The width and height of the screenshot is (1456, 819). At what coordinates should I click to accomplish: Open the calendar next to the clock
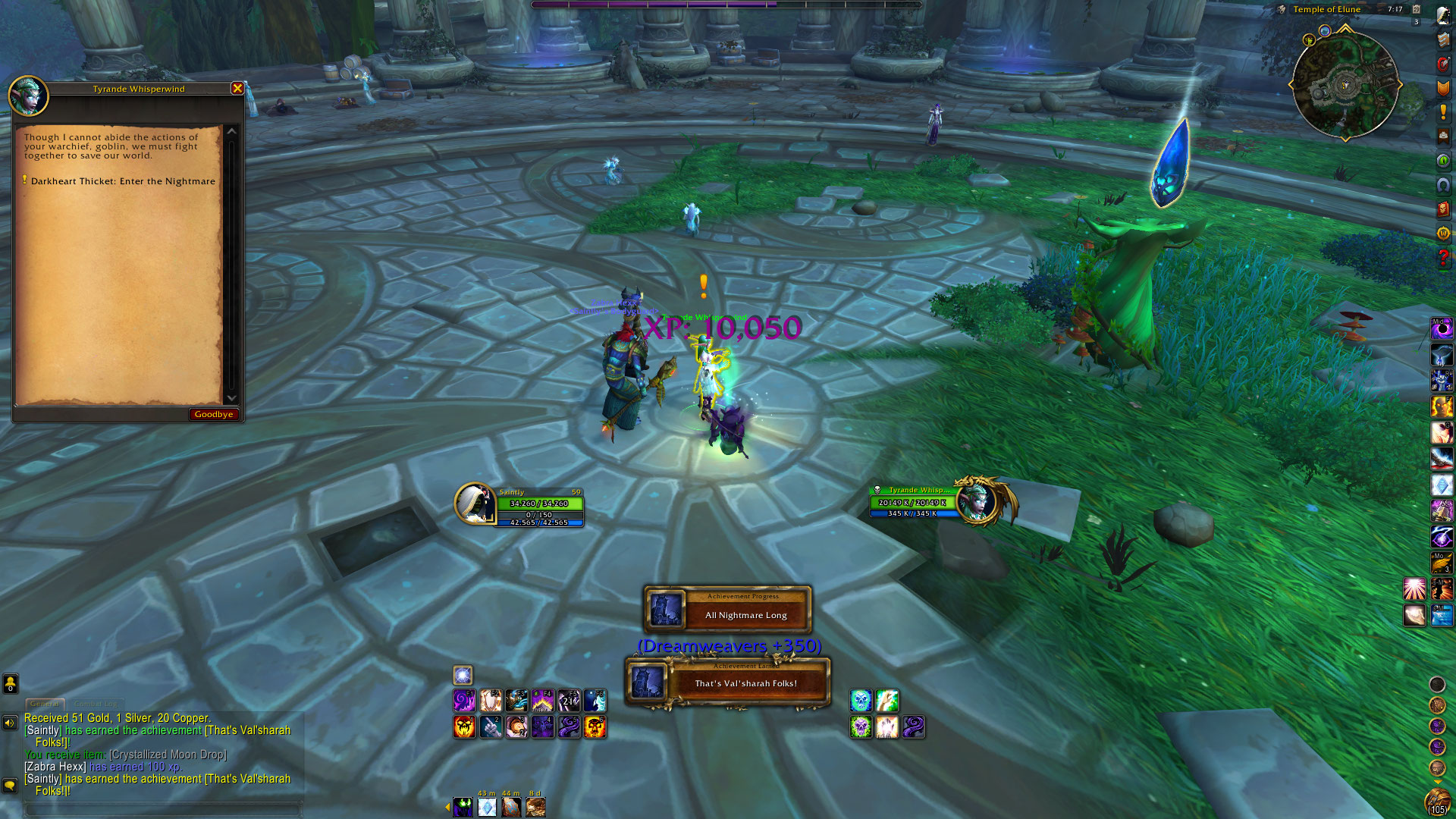click(1416, 9)
